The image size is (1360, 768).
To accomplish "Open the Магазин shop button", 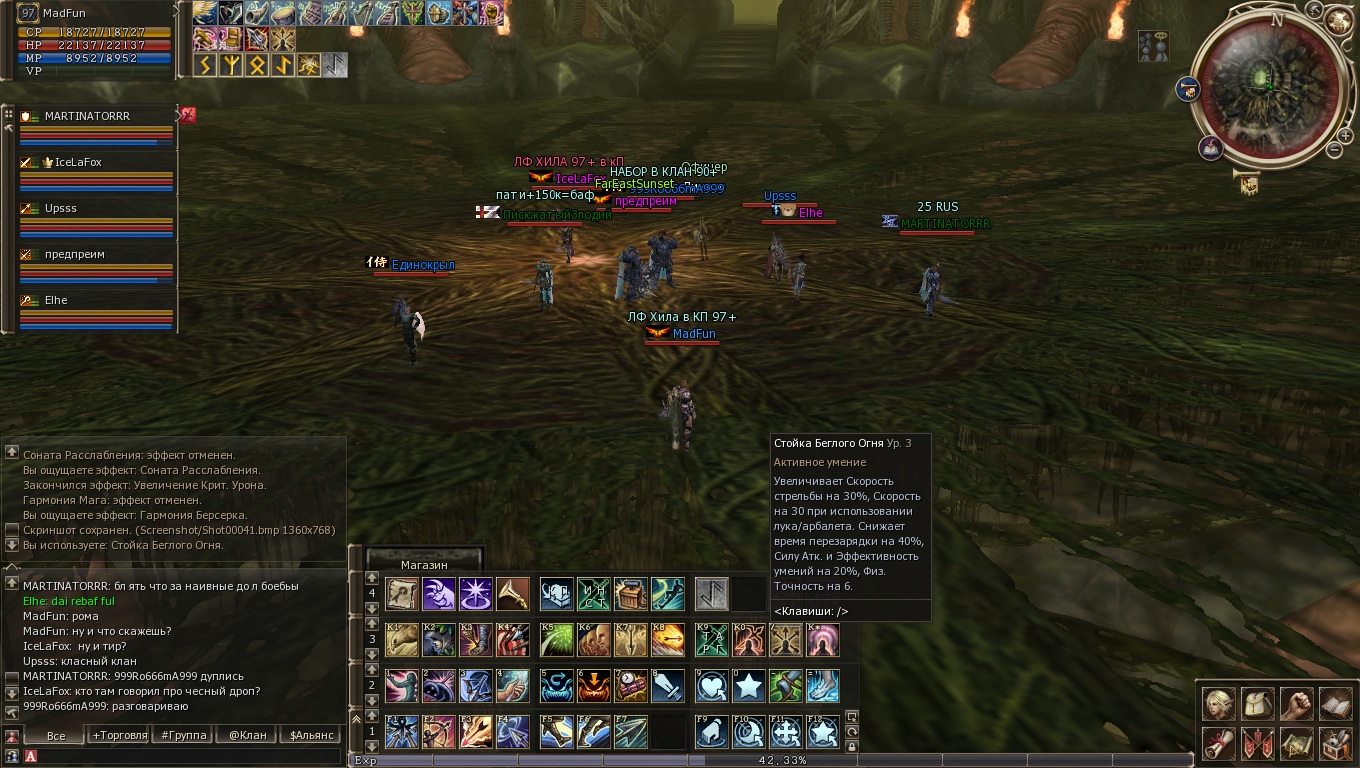I will point(424,564).
